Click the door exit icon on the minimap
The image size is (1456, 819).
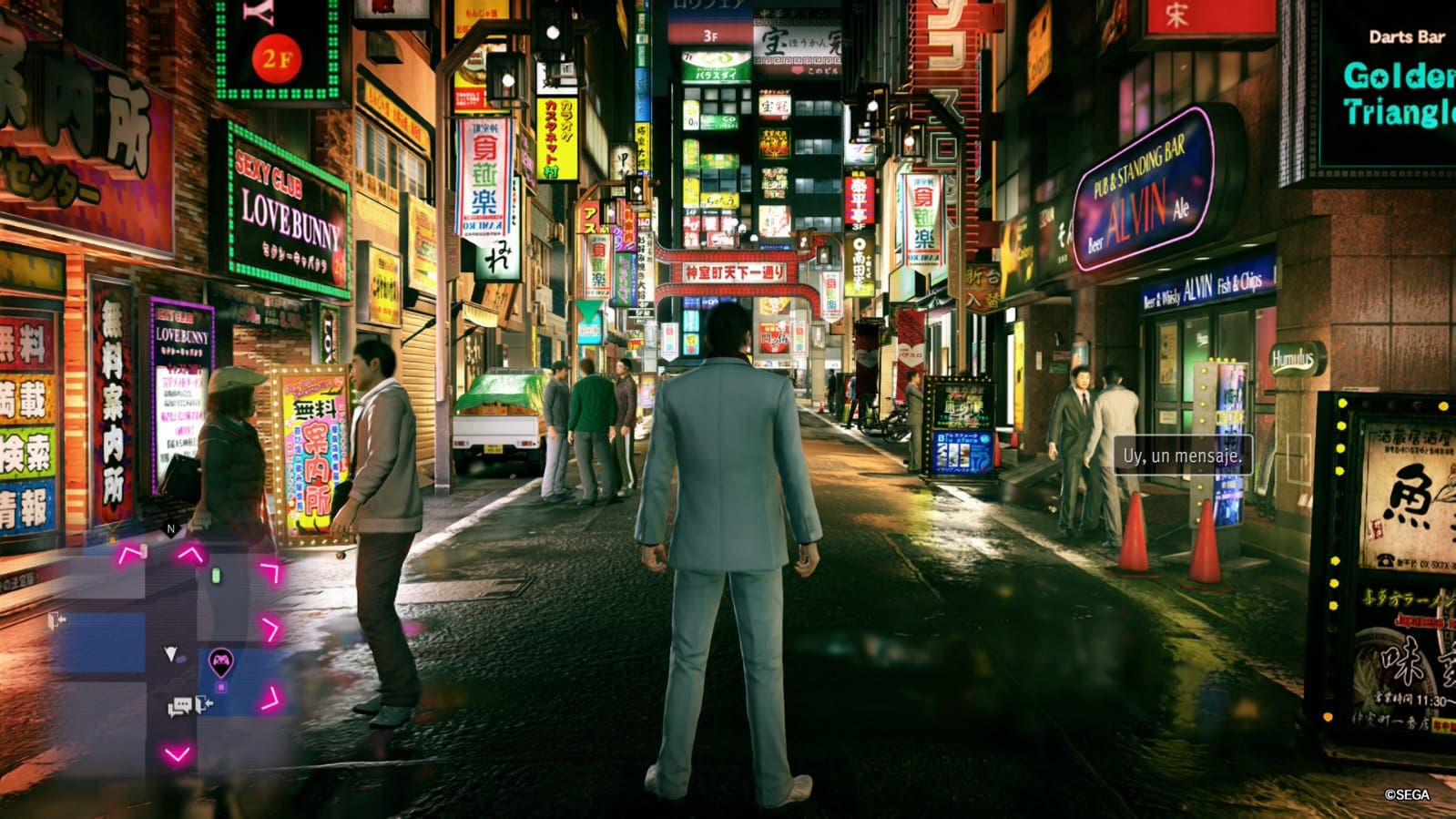click(203, 703)
